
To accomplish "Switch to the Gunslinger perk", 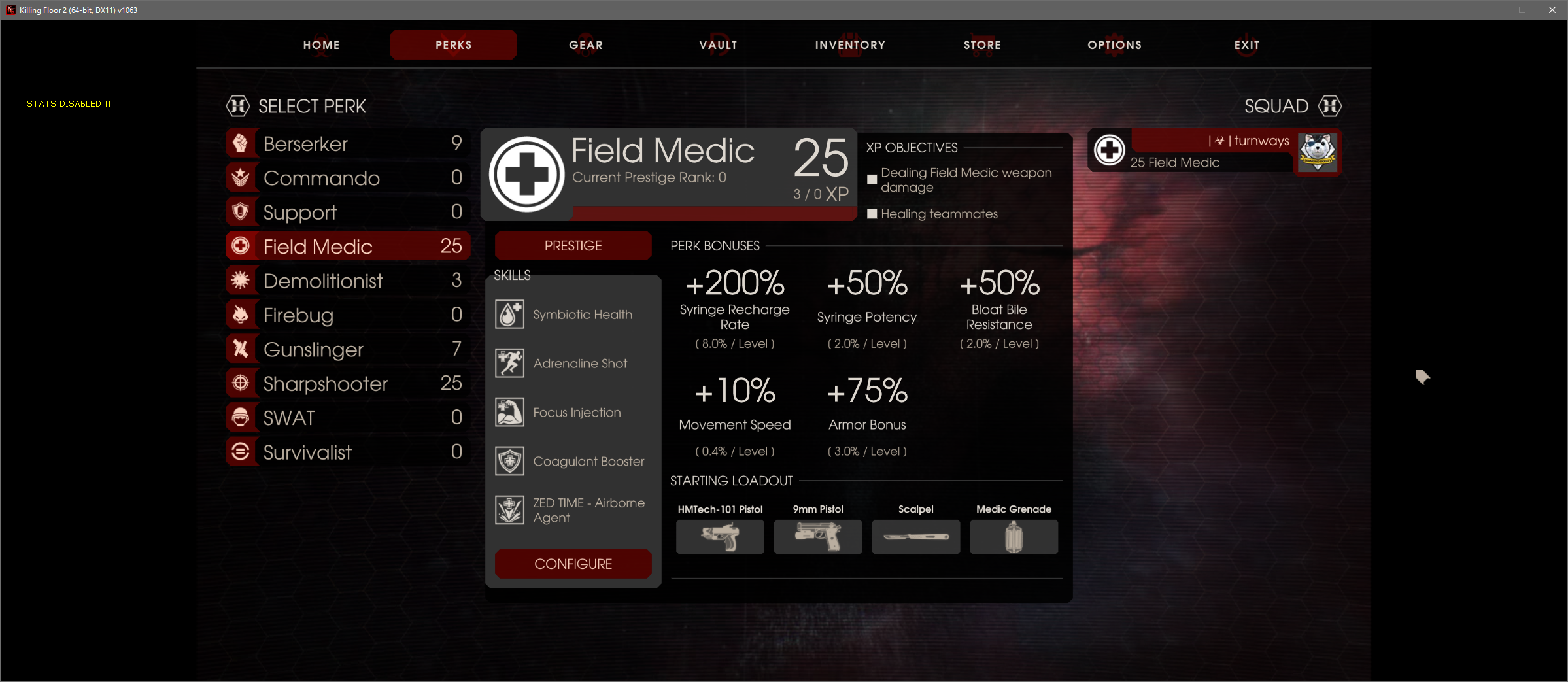I will 347,349.
